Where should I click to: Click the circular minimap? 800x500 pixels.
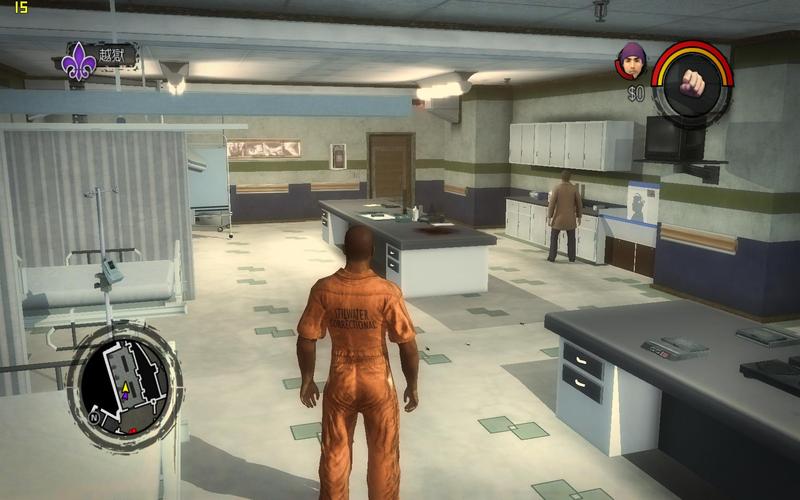tap(124, 384)
